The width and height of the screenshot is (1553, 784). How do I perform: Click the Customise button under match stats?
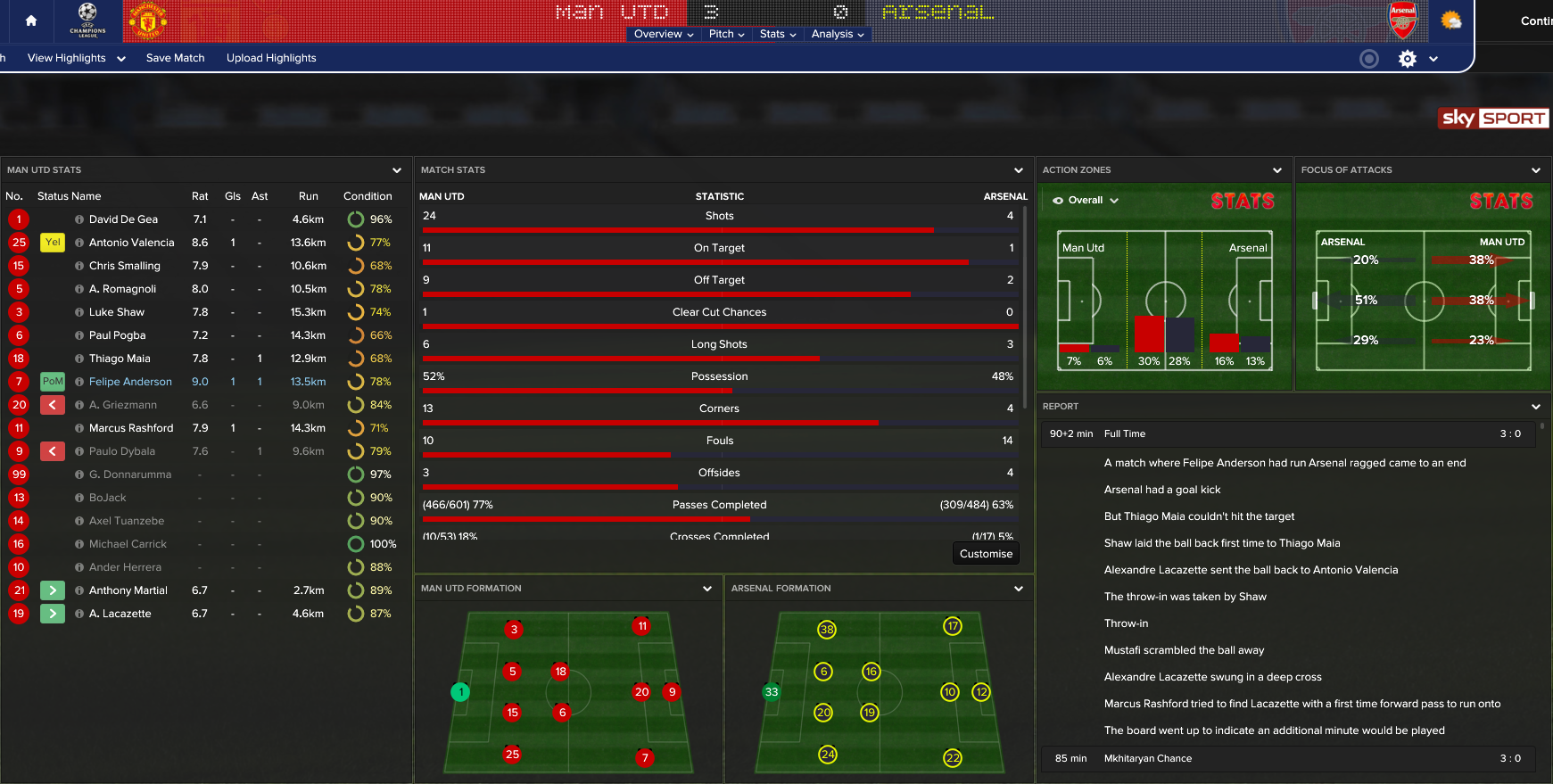[985, 553]
